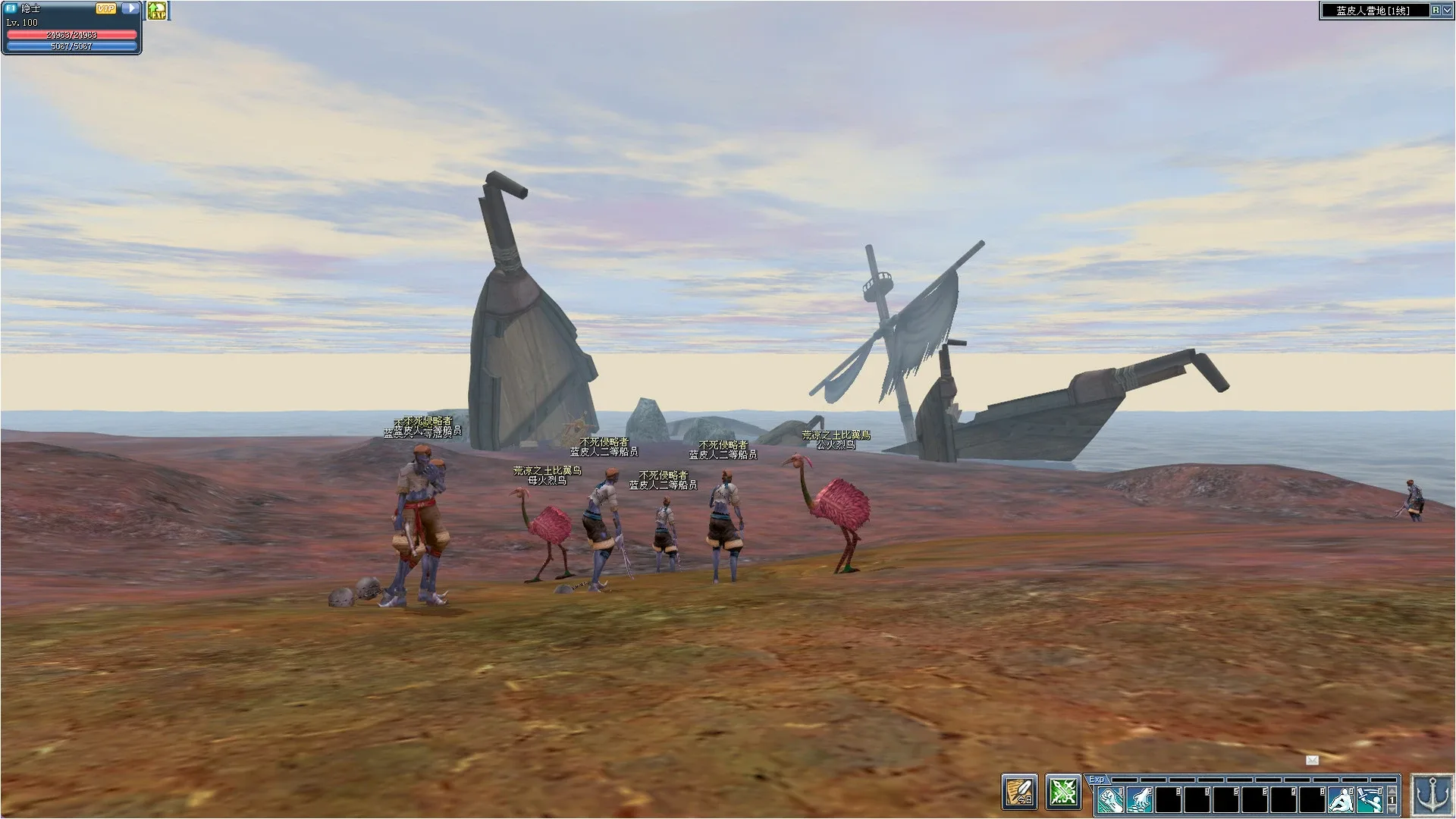Click the small green map icon by player frame
Image resolution: width=1456 pixels, height=819 pixels.
point(158,12)
